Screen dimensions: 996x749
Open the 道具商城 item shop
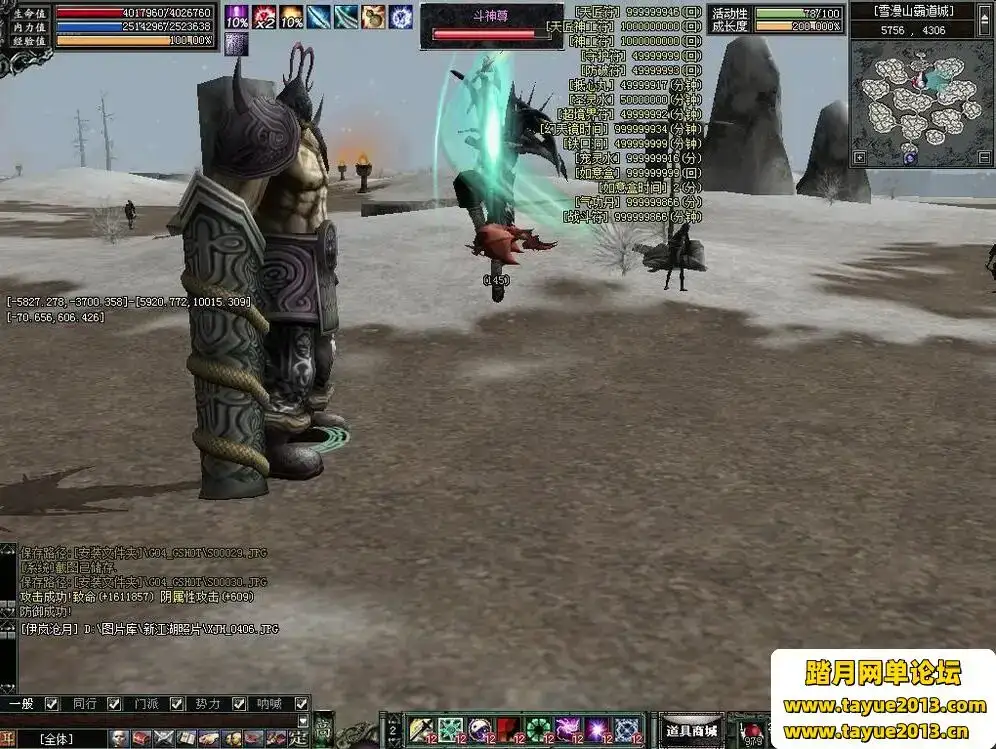pyautogui.click(x=692, y=731)
